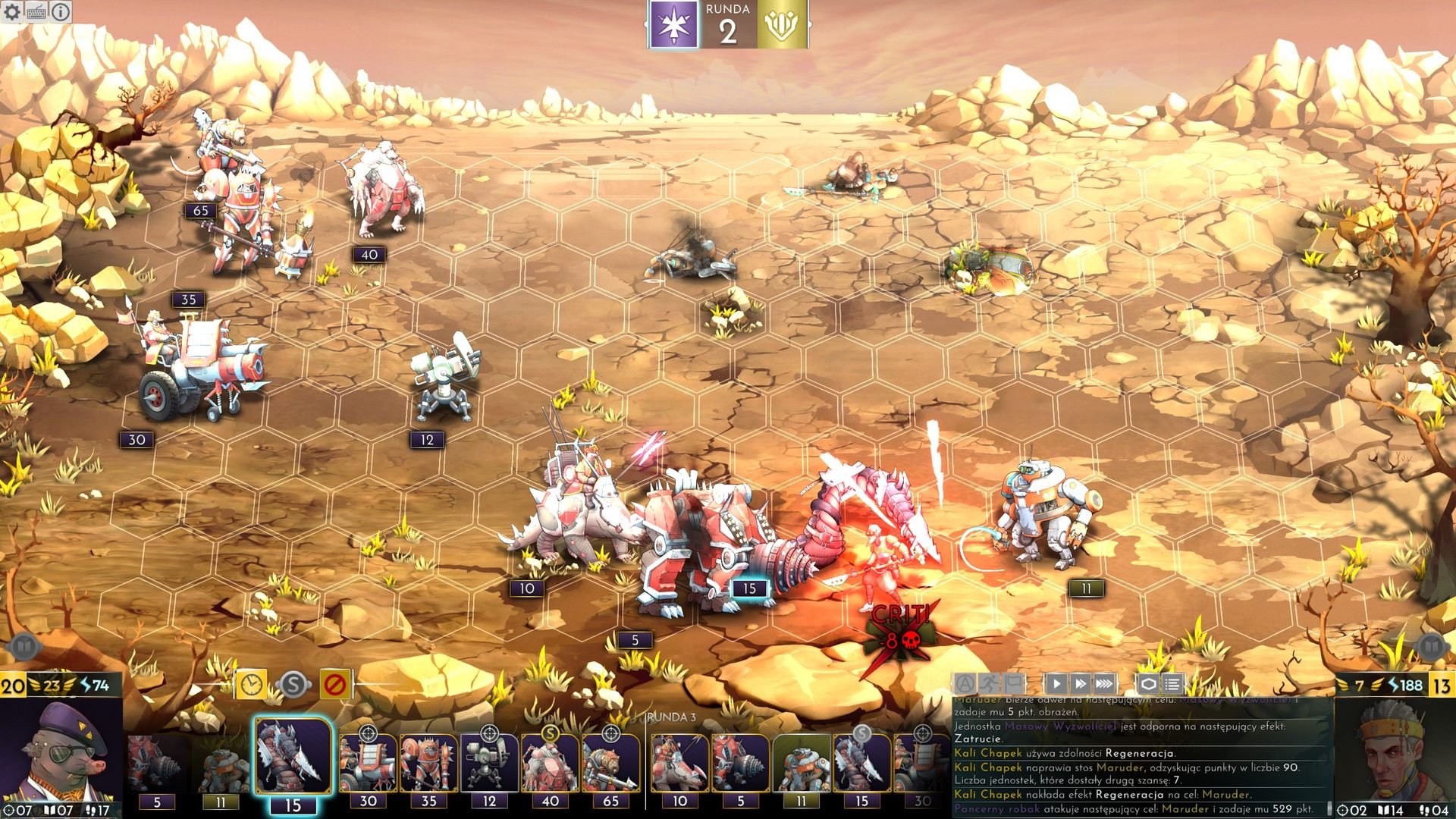
Task: Click the purple star faction emblem
Action: pyautogui.click(x=674, y=26)
